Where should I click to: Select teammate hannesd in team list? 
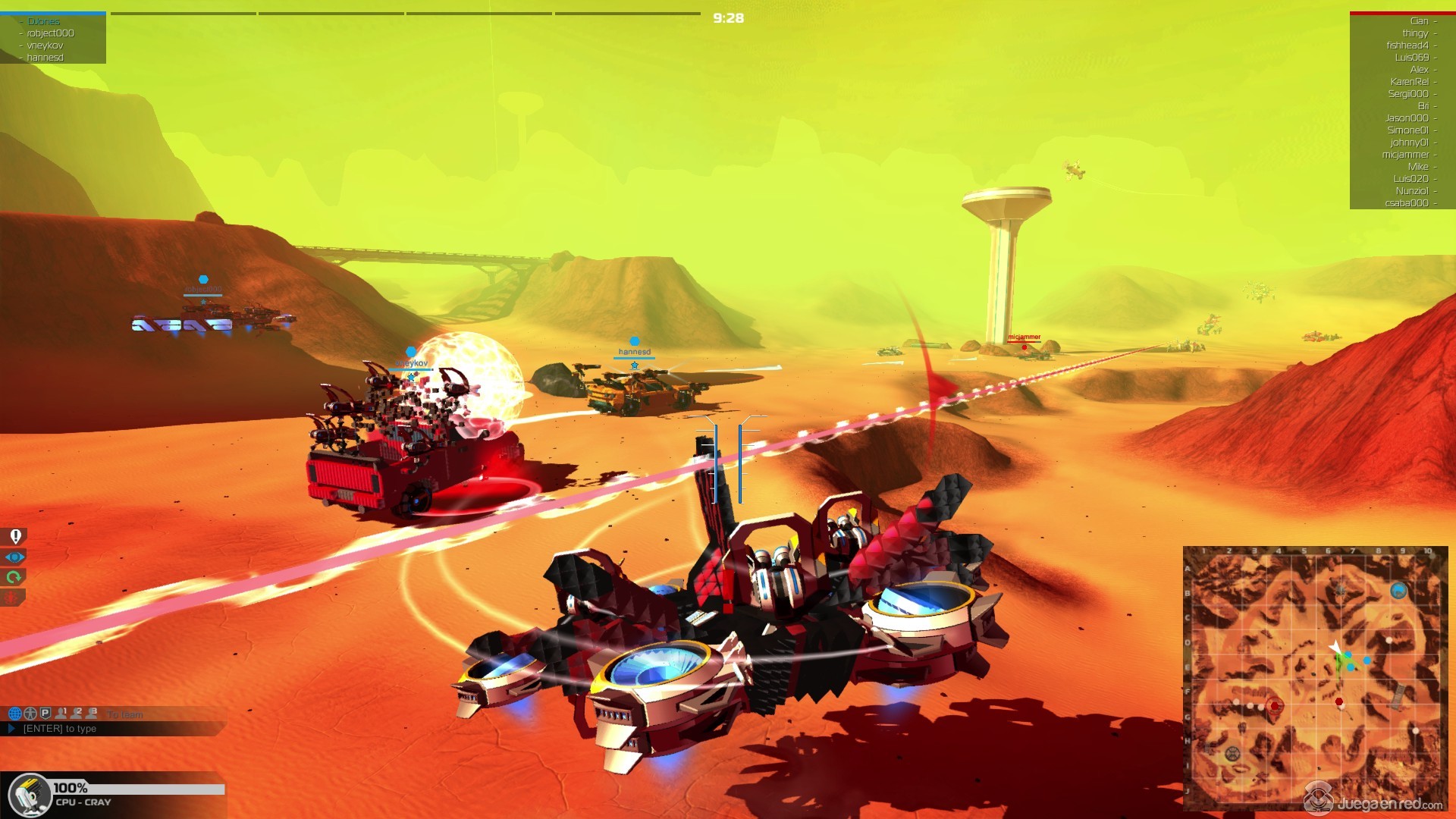click(x=45, y=58)
